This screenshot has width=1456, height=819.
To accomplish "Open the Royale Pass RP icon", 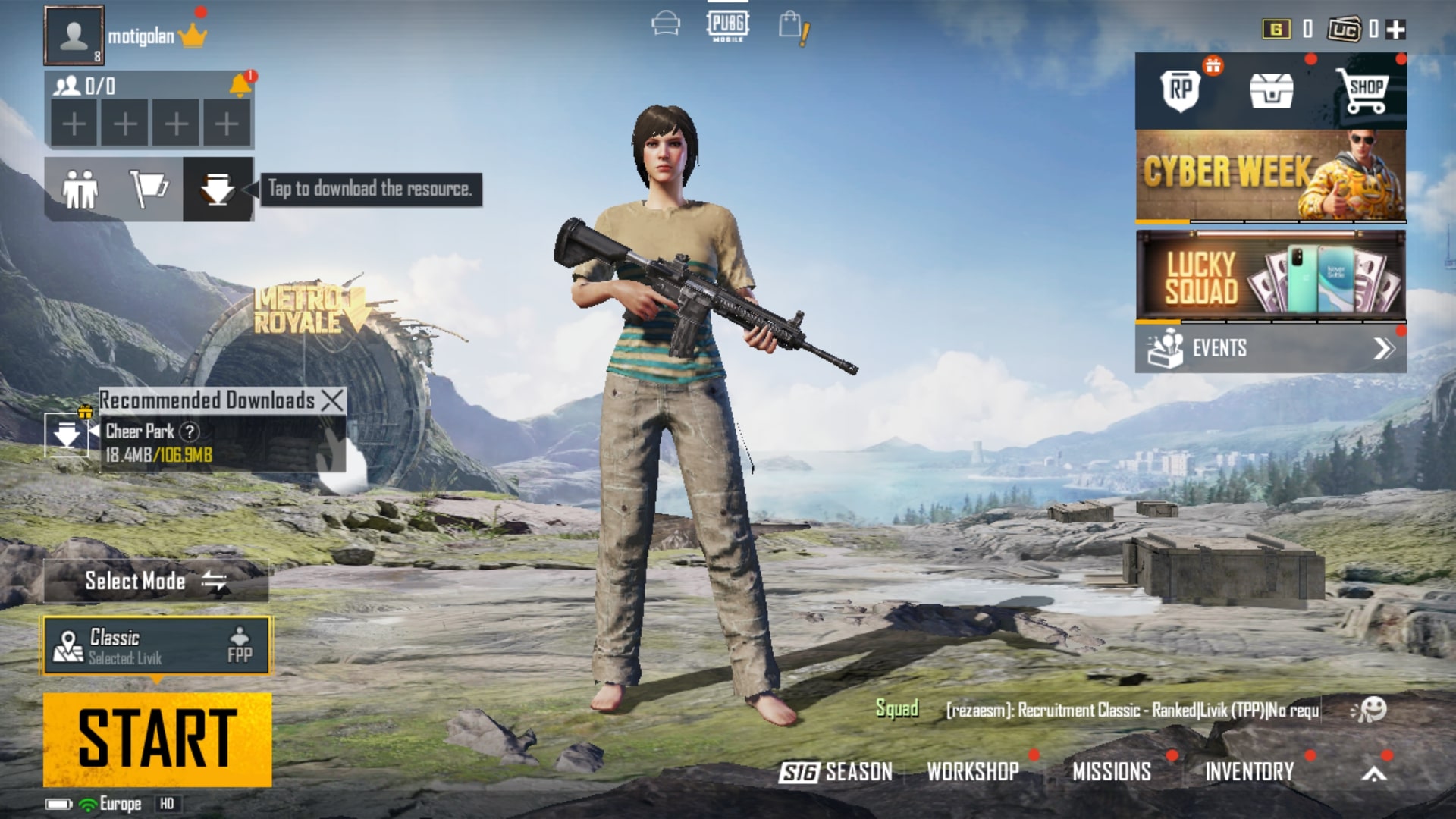I will coord(1181,90).
